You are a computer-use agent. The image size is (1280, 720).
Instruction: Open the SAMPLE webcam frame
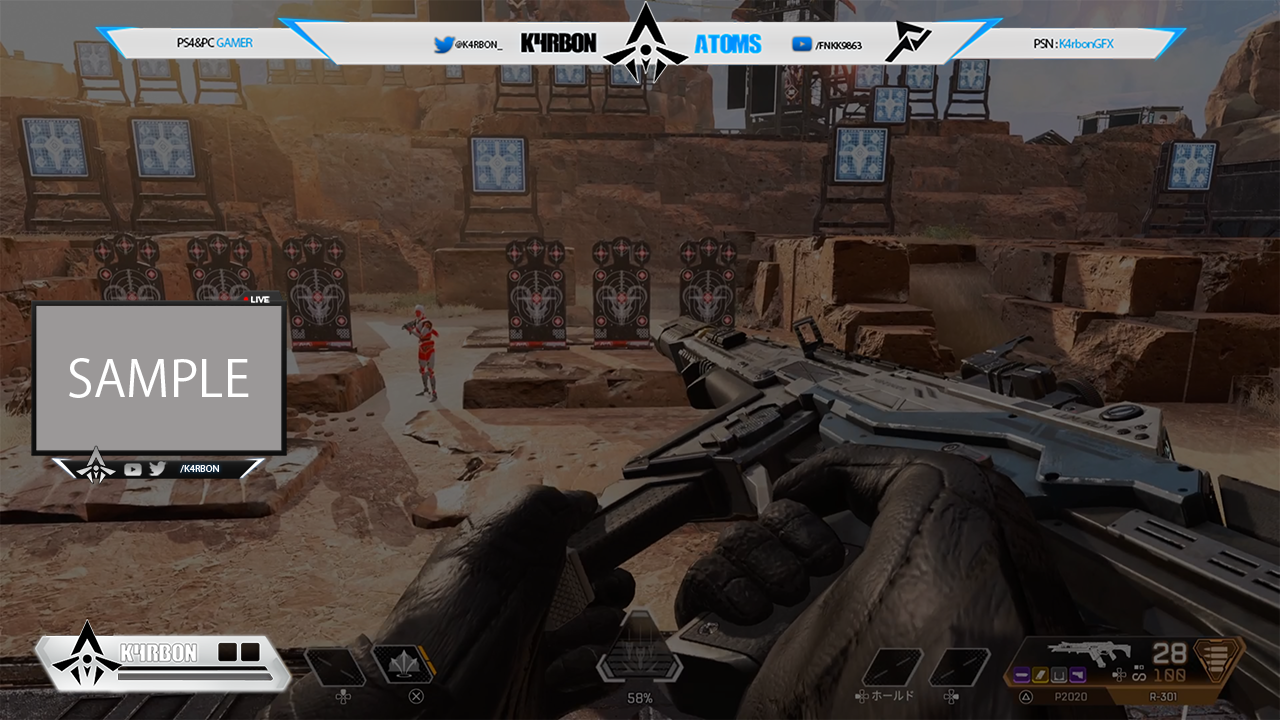pos(159,379)
